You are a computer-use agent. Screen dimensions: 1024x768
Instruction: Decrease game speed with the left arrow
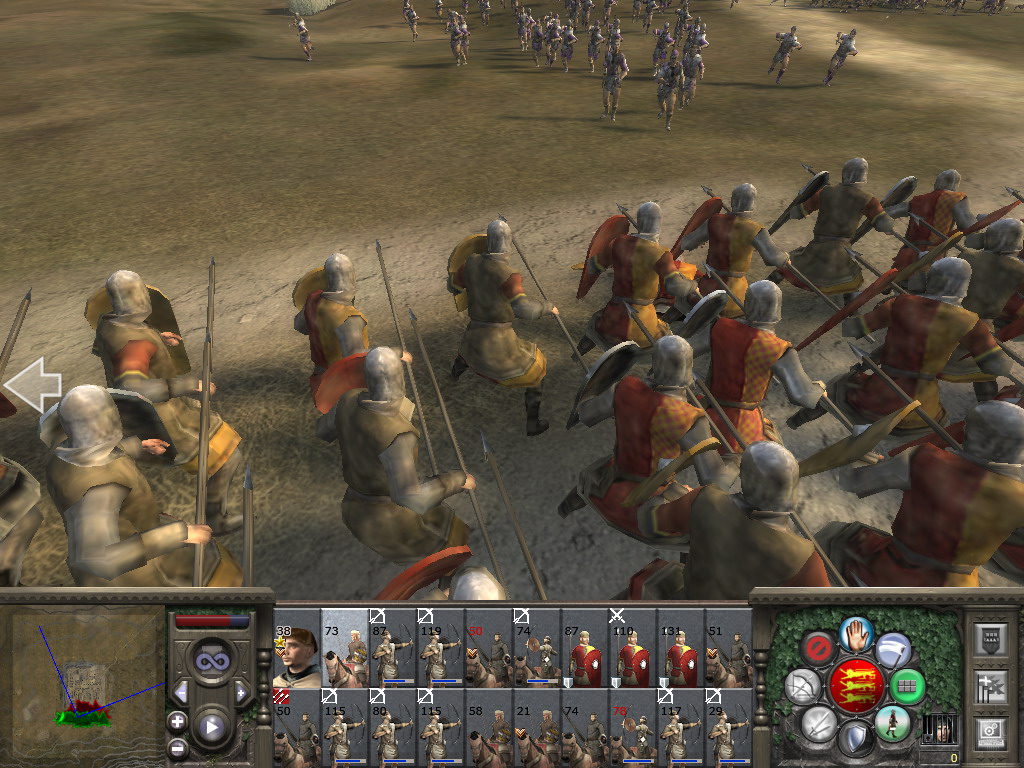tap(181, 692)
